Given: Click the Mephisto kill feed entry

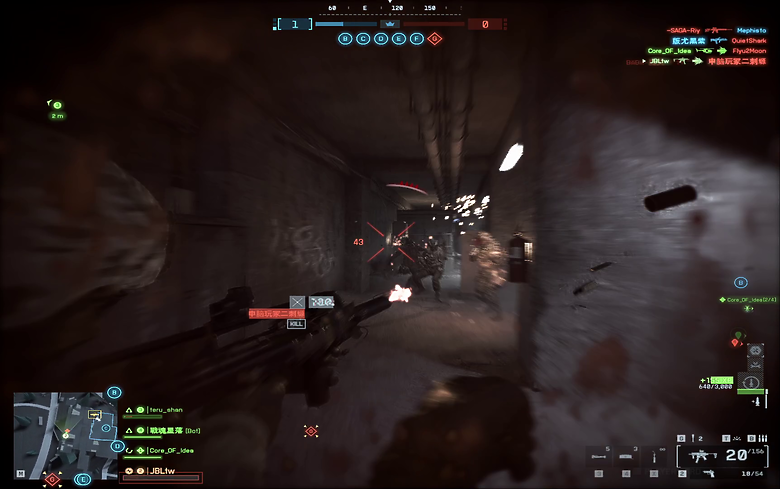Looking at the screenshot, I should [x=751, y=30].
